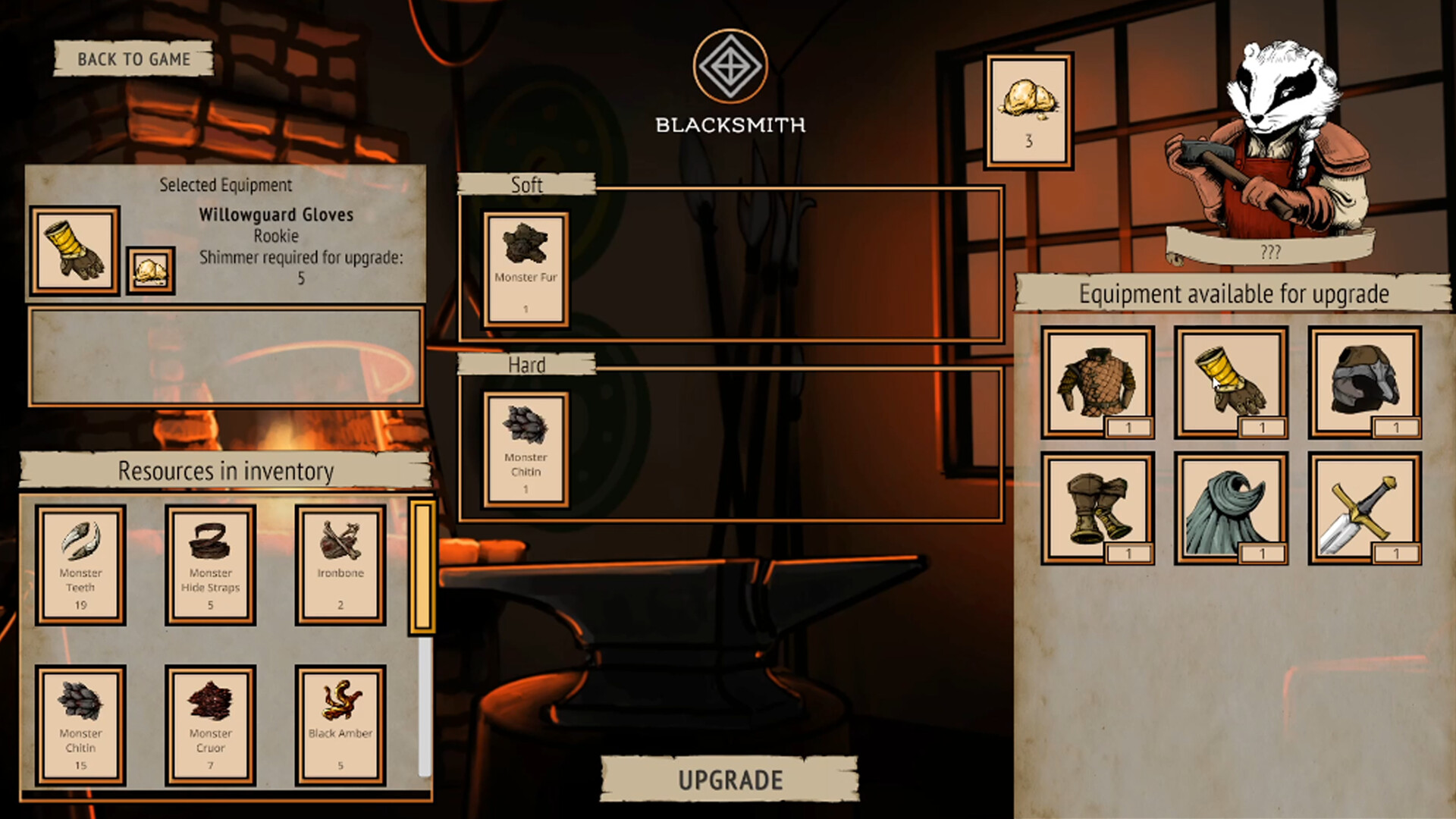Pick the Monster Cruor resource

(x=210, y=725)
